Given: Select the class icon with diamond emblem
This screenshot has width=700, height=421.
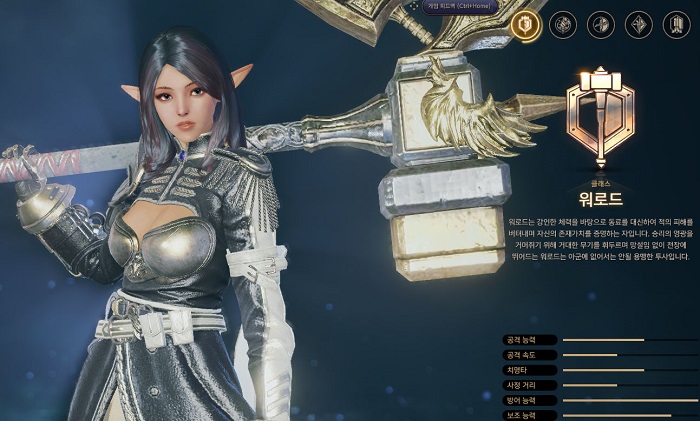Looking at the screenshot, I should (638, 24).
